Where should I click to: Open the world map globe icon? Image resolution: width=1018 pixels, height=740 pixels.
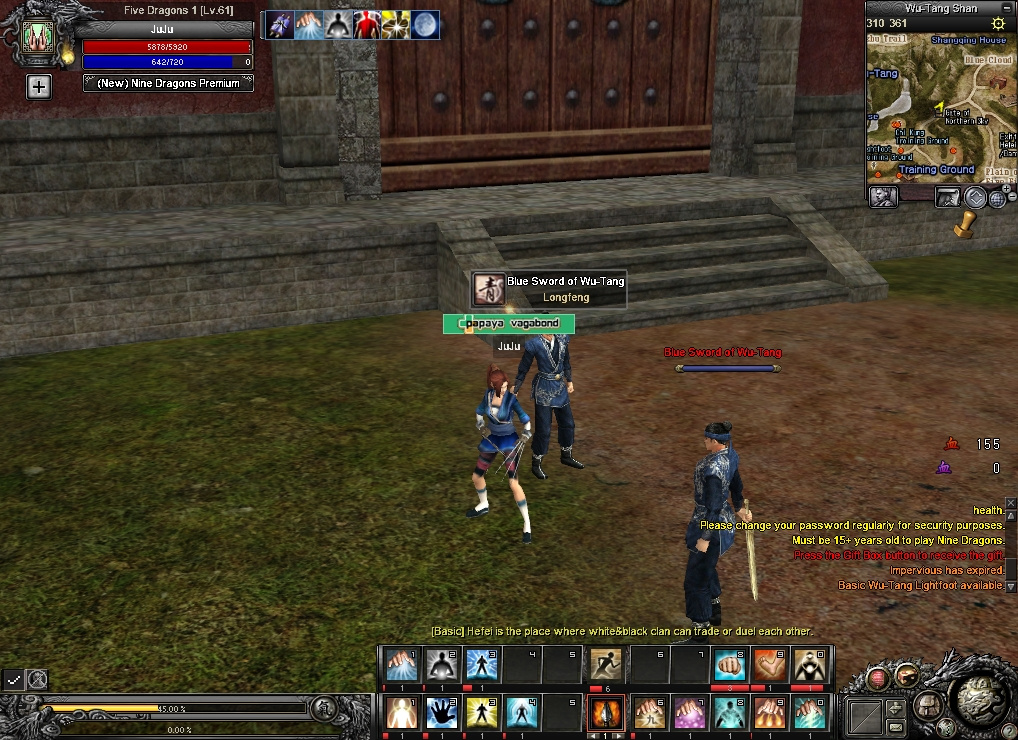tap(997, 198)
